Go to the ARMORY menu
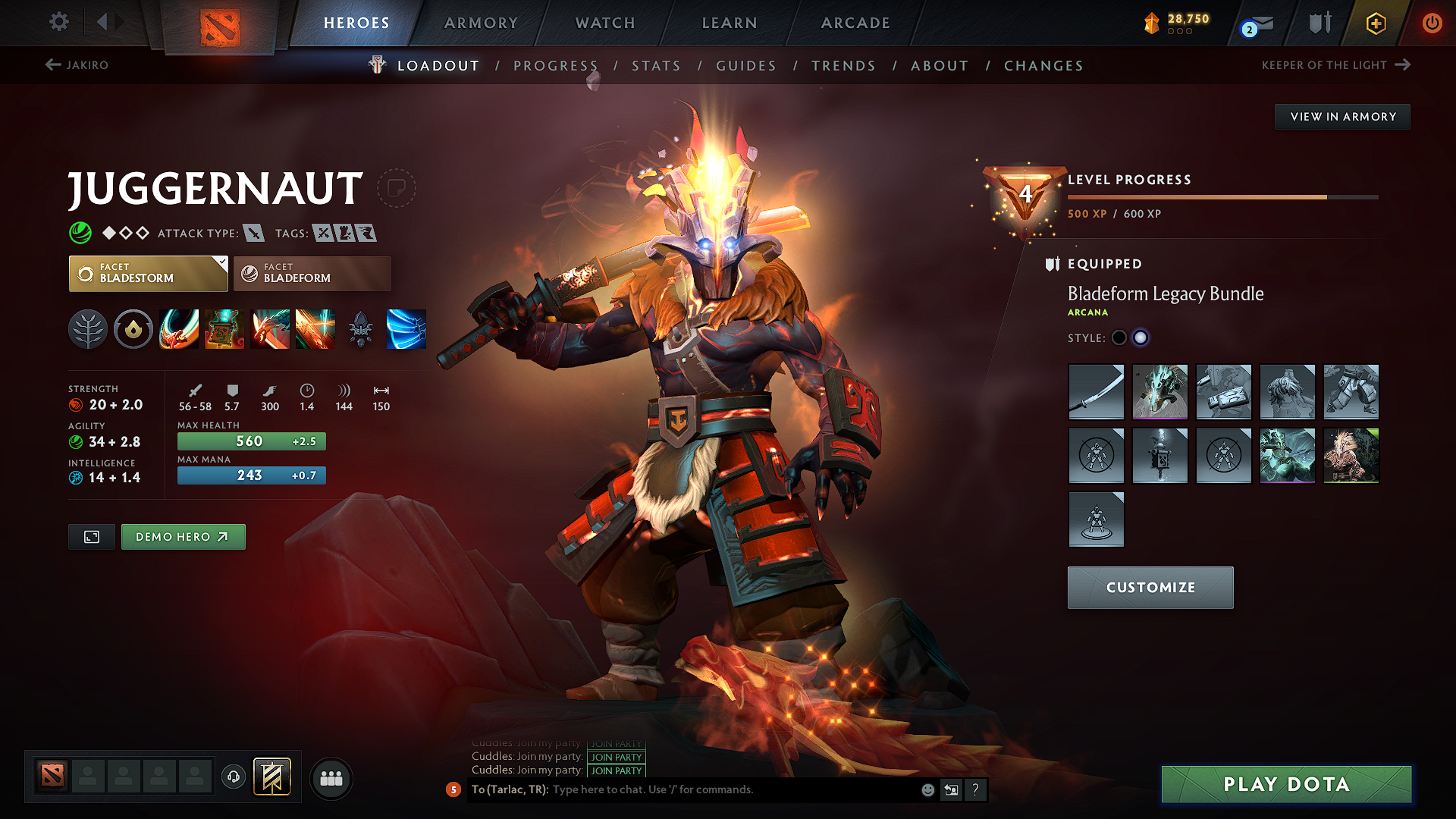The image size is (1456, 819). point(480,23)
